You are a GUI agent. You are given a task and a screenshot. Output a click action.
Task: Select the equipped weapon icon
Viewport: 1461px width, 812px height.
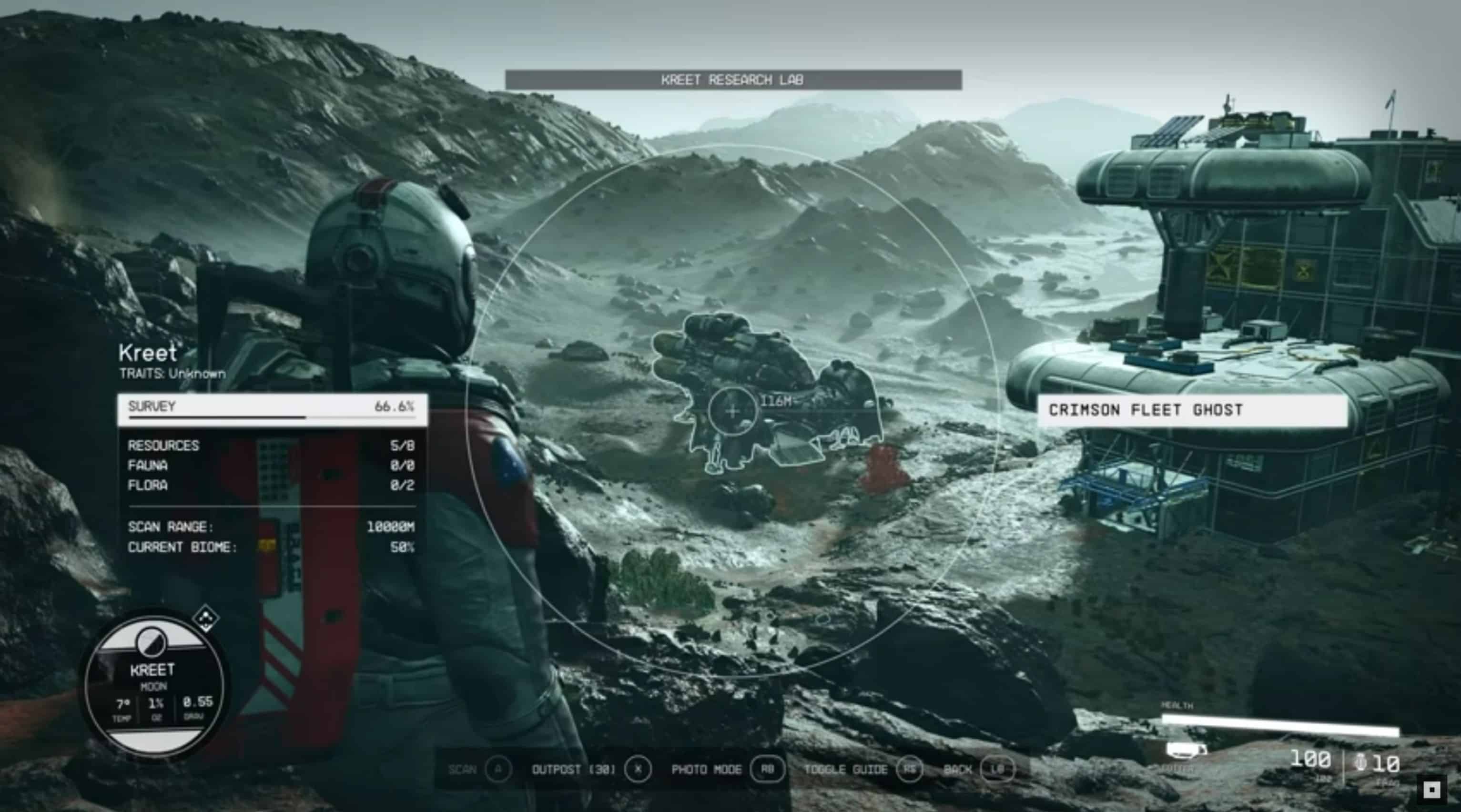1187,751
